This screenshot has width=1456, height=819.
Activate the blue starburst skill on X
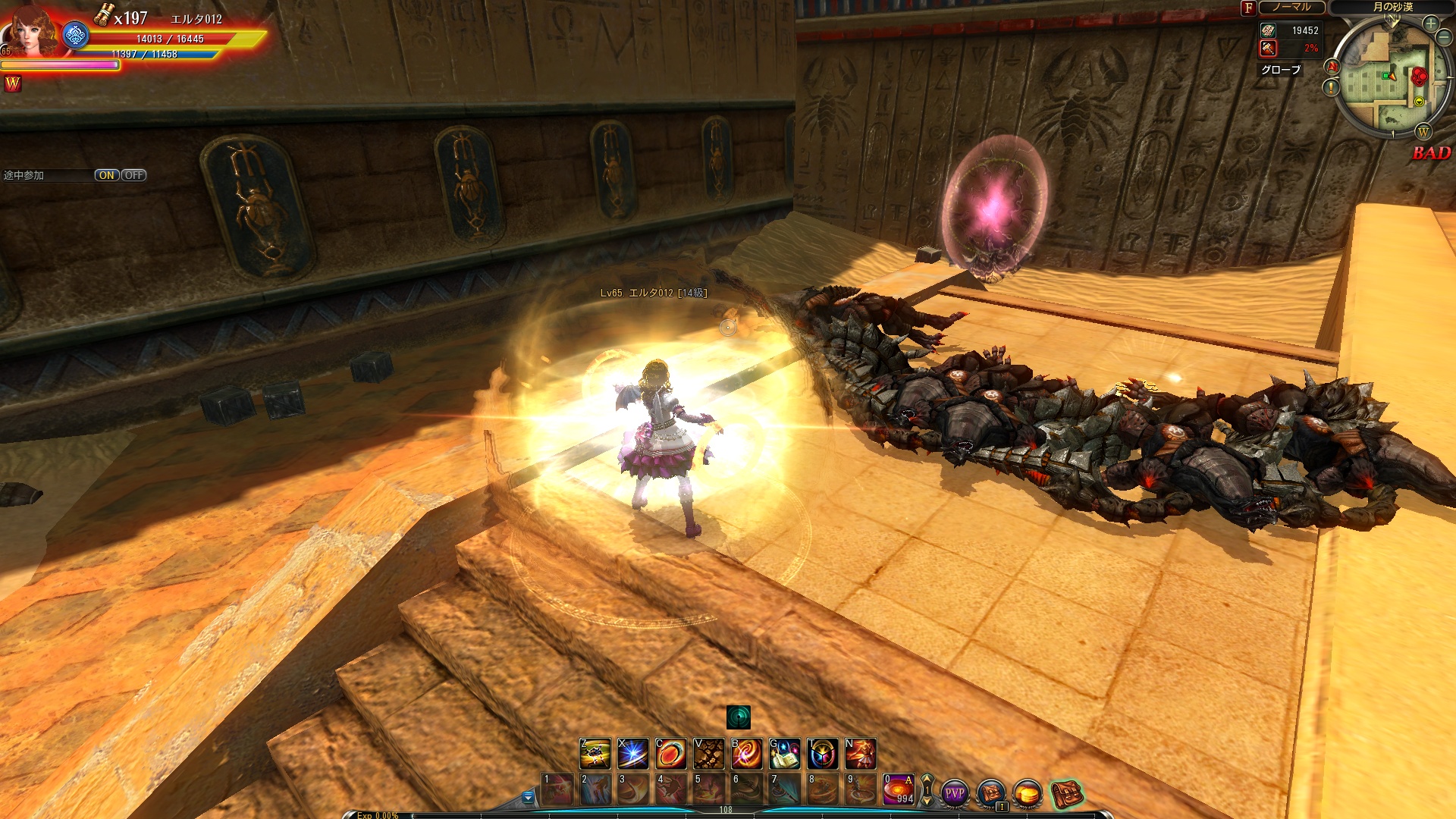pyautogui.click(x=632, y=754)
